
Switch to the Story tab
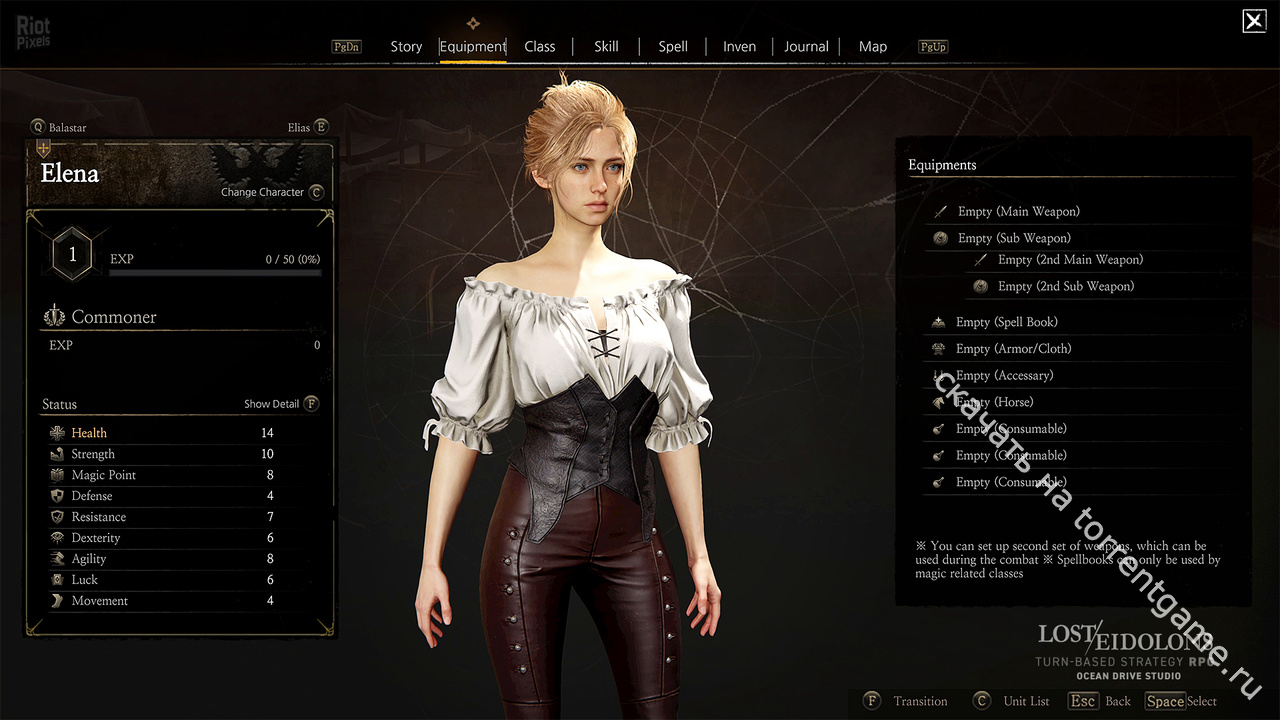[406, 46]
